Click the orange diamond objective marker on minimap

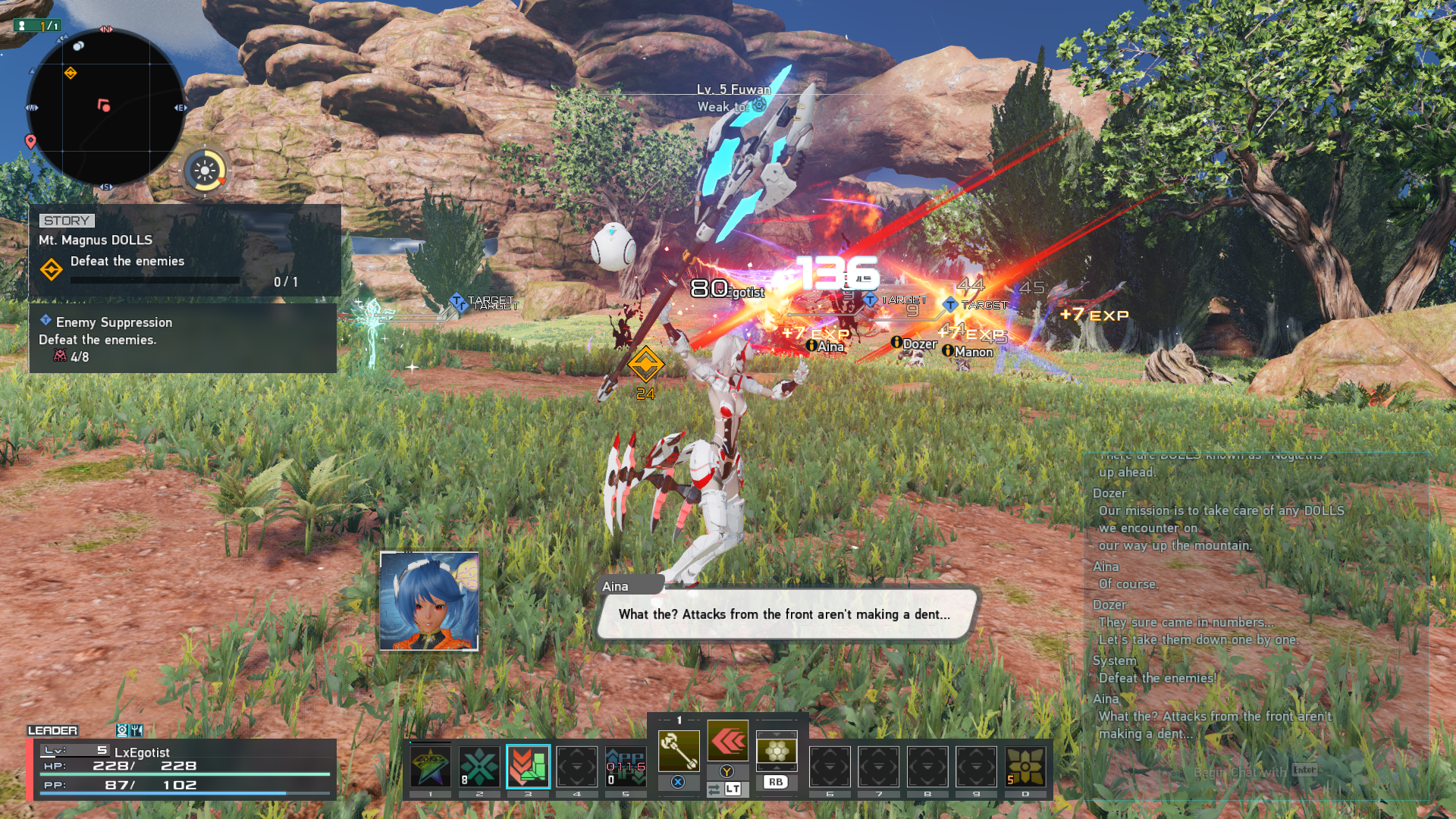[71, 73]
